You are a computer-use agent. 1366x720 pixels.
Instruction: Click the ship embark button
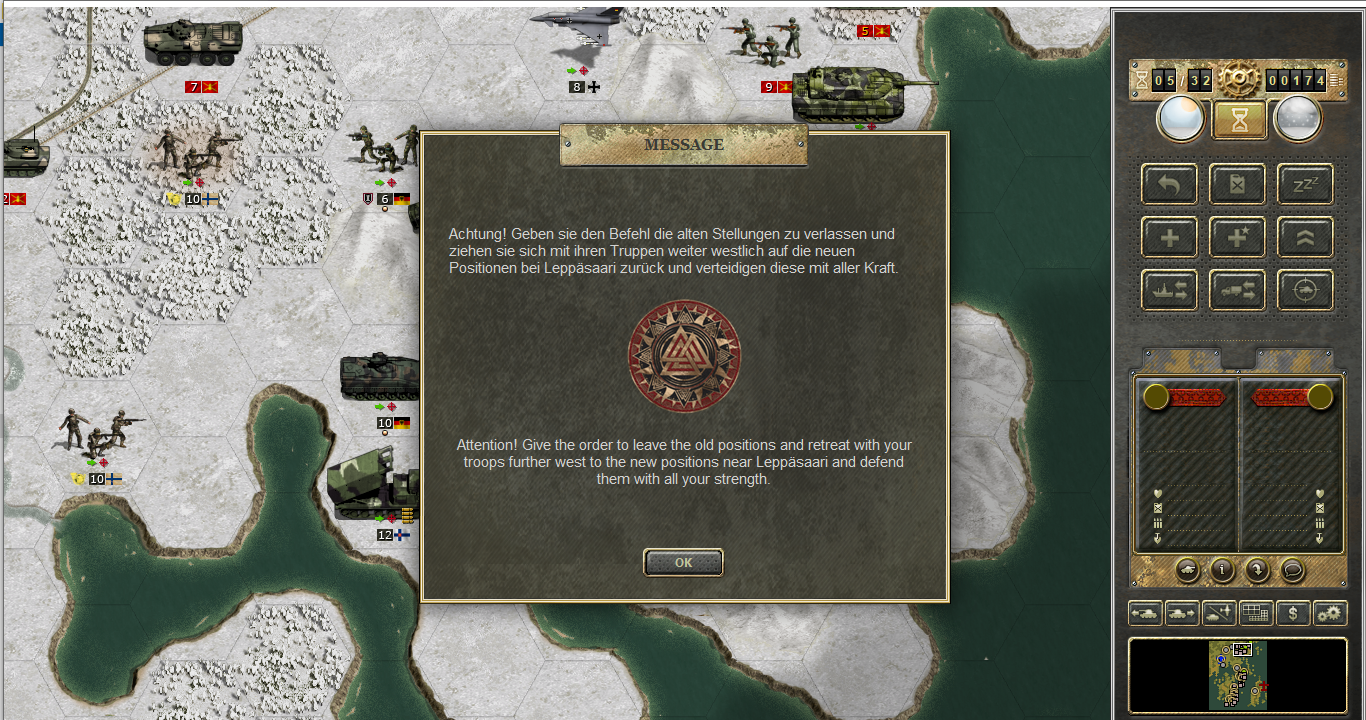coord(1170,290)
